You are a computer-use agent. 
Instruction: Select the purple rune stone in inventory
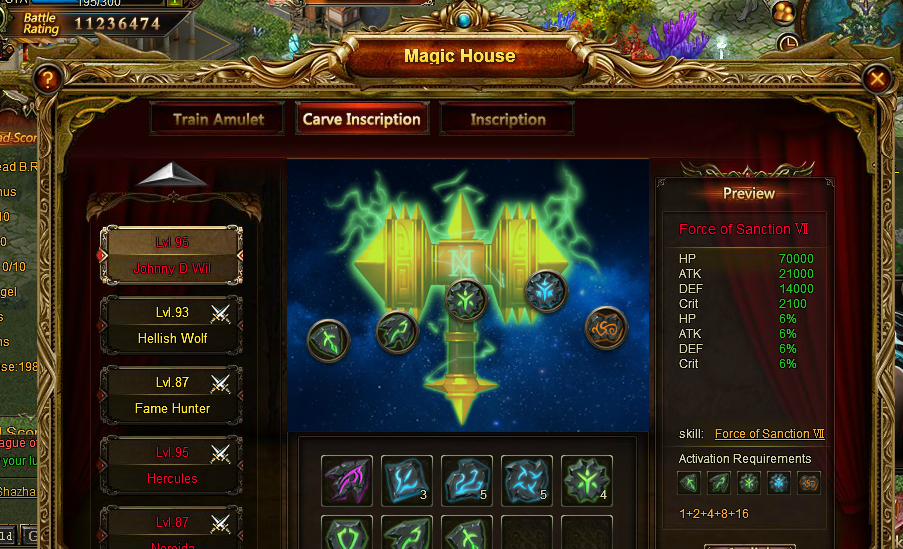point(347,481)
